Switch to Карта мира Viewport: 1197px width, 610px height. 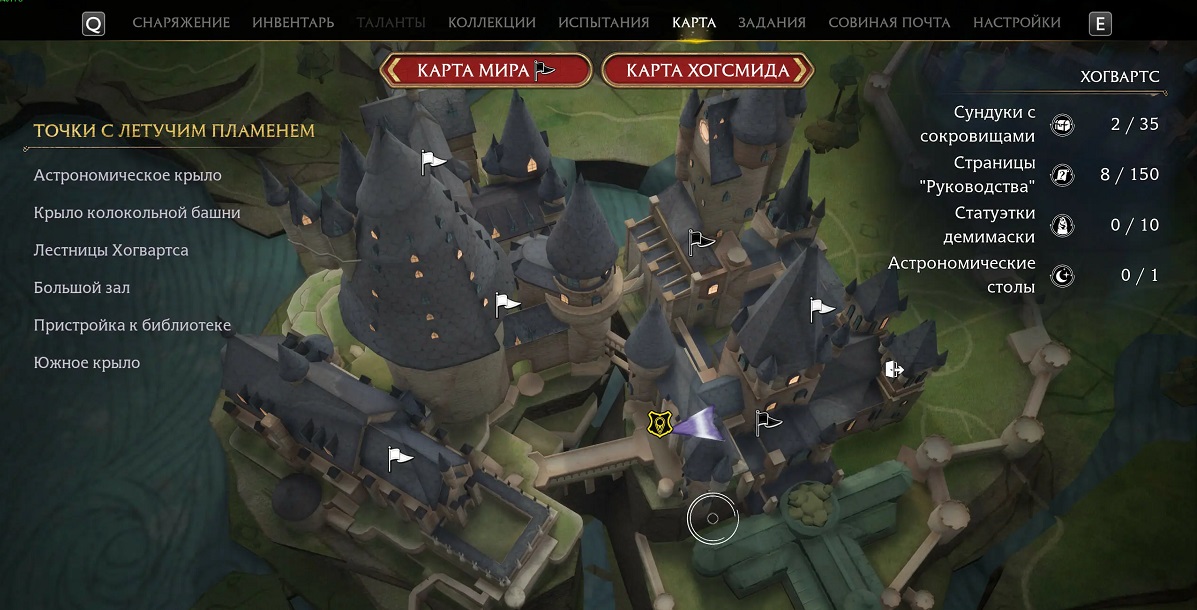coord(485,70)
